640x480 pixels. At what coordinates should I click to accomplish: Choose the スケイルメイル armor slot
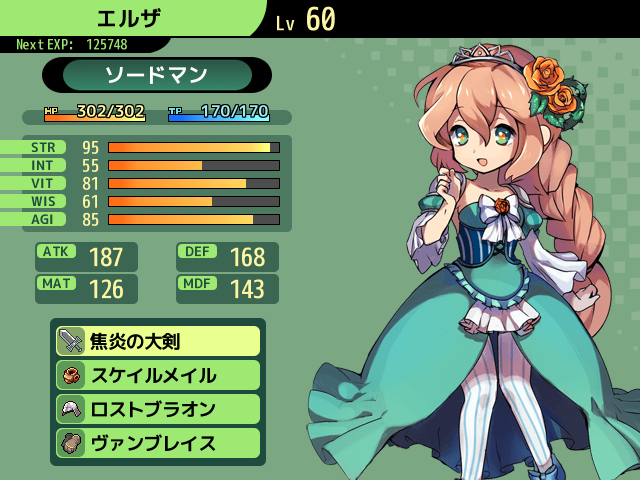[158, 375]
